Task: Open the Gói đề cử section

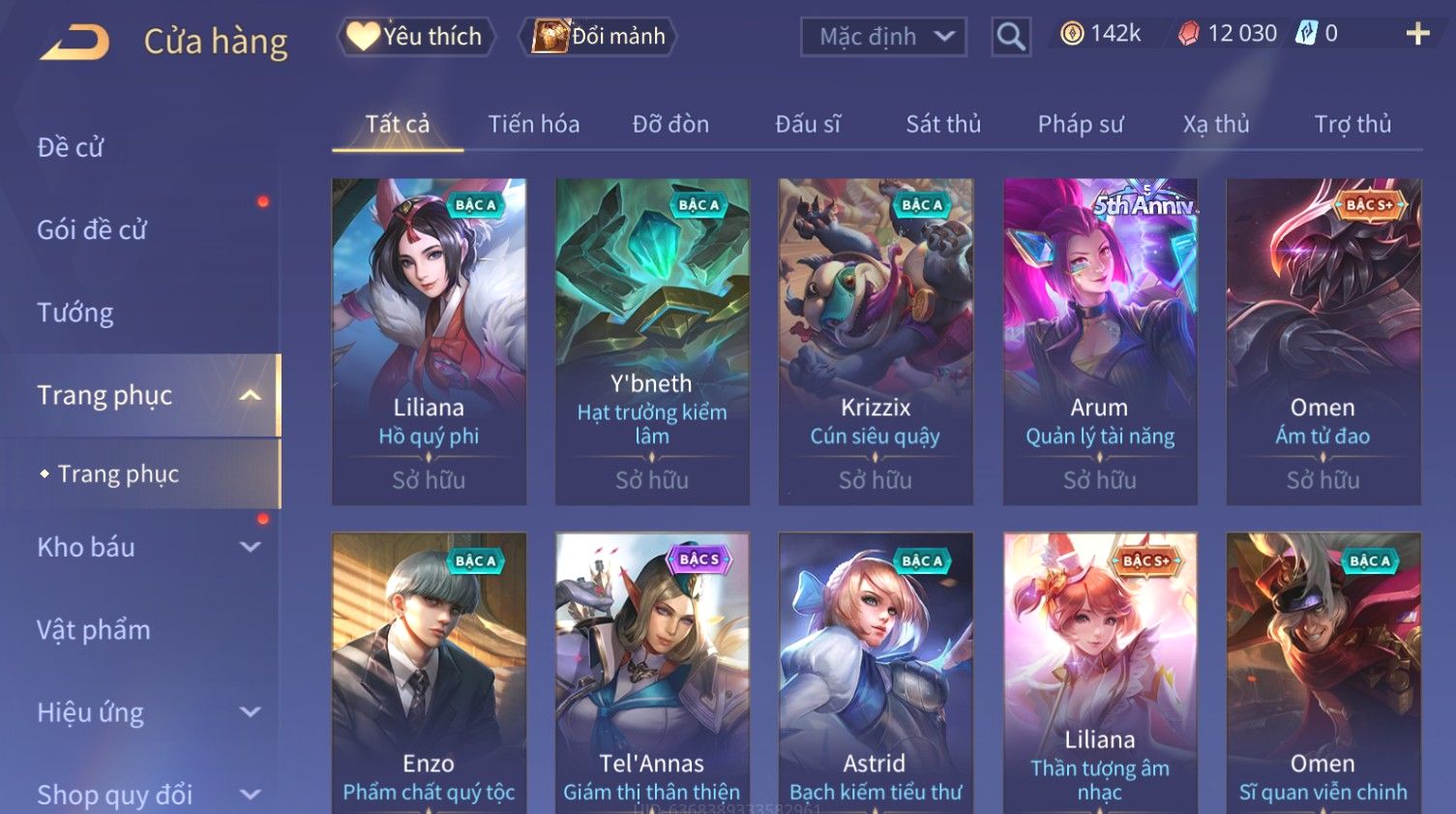Action: [x=92, y=229]
